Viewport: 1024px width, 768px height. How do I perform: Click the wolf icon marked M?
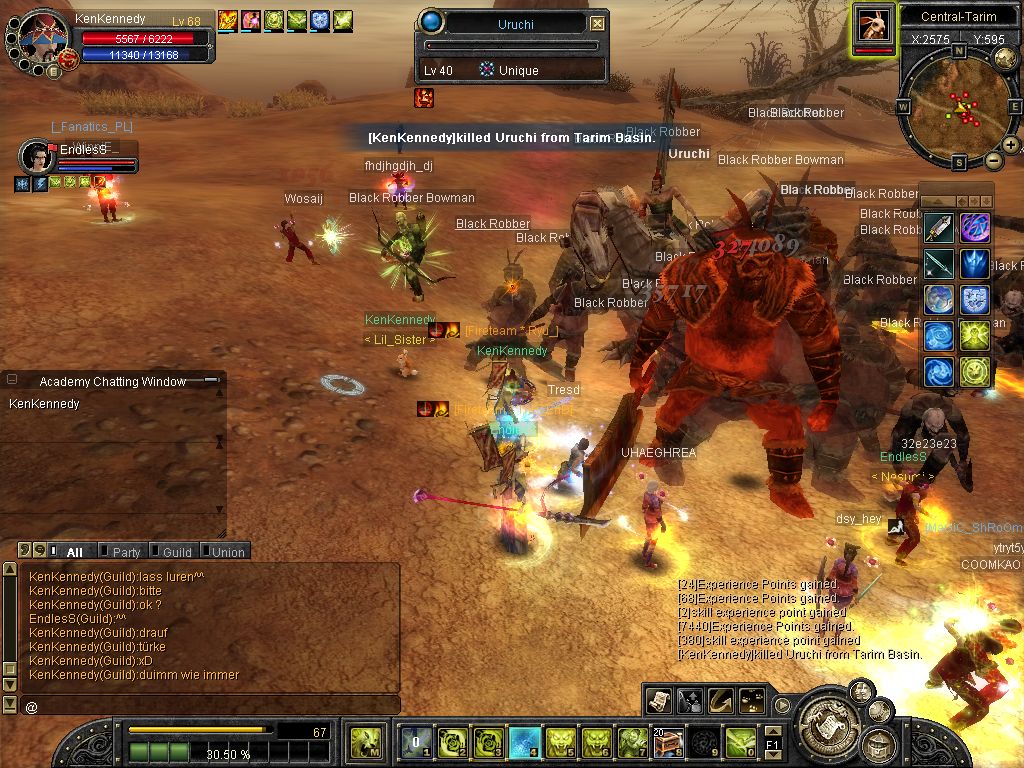tap(365, 743)
